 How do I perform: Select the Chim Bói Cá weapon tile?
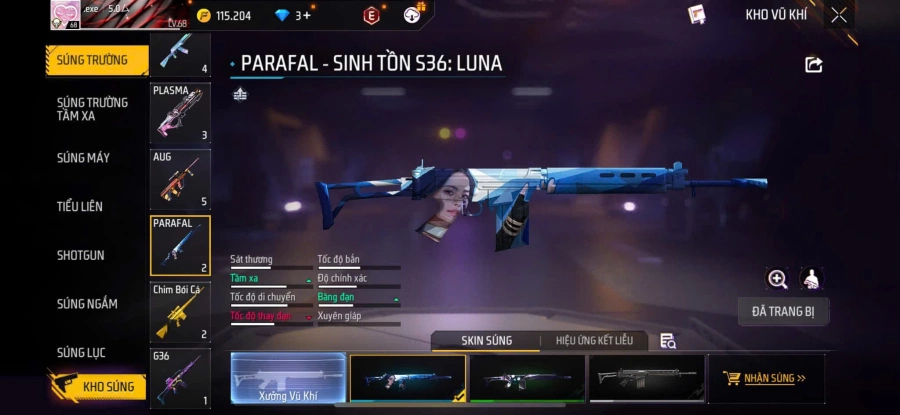[180, 311]
